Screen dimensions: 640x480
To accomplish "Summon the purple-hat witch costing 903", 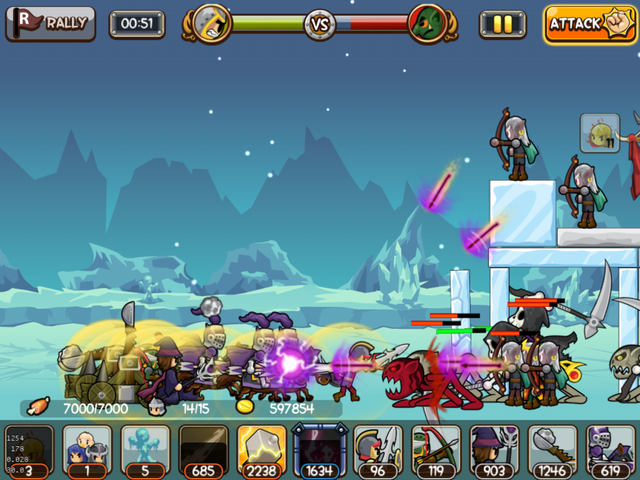I will (x=493, y=450).
